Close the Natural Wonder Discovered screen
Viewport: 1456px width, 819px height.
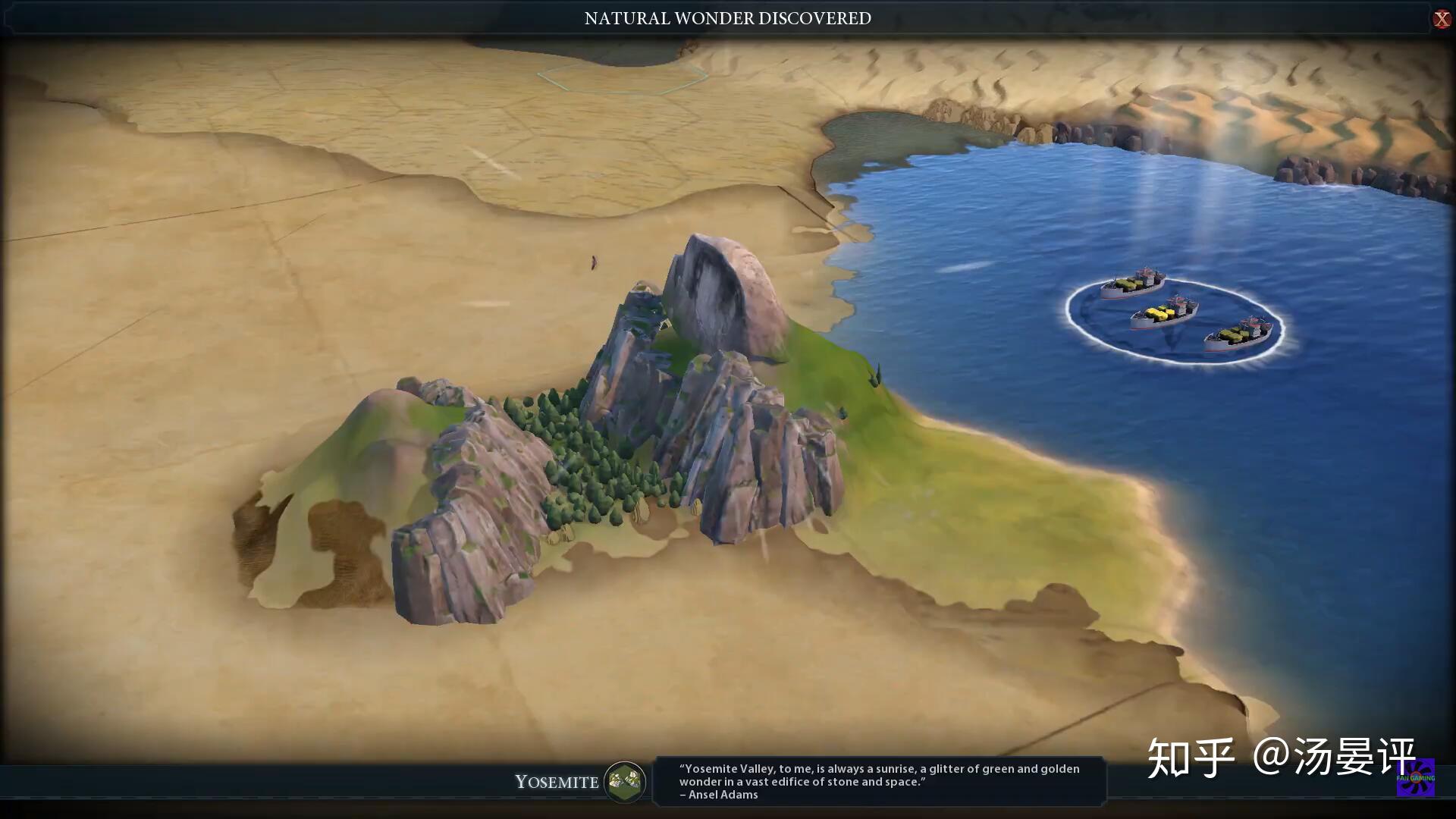tap(1441, 19)
